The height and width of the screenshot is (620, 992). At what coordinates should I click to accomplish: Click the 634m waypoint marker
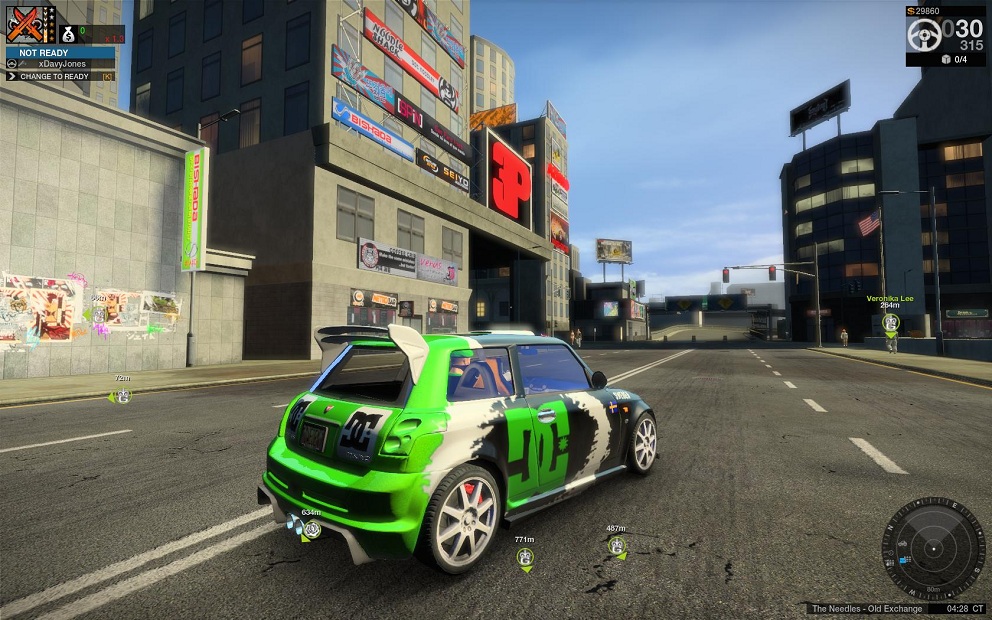point(311,529)
